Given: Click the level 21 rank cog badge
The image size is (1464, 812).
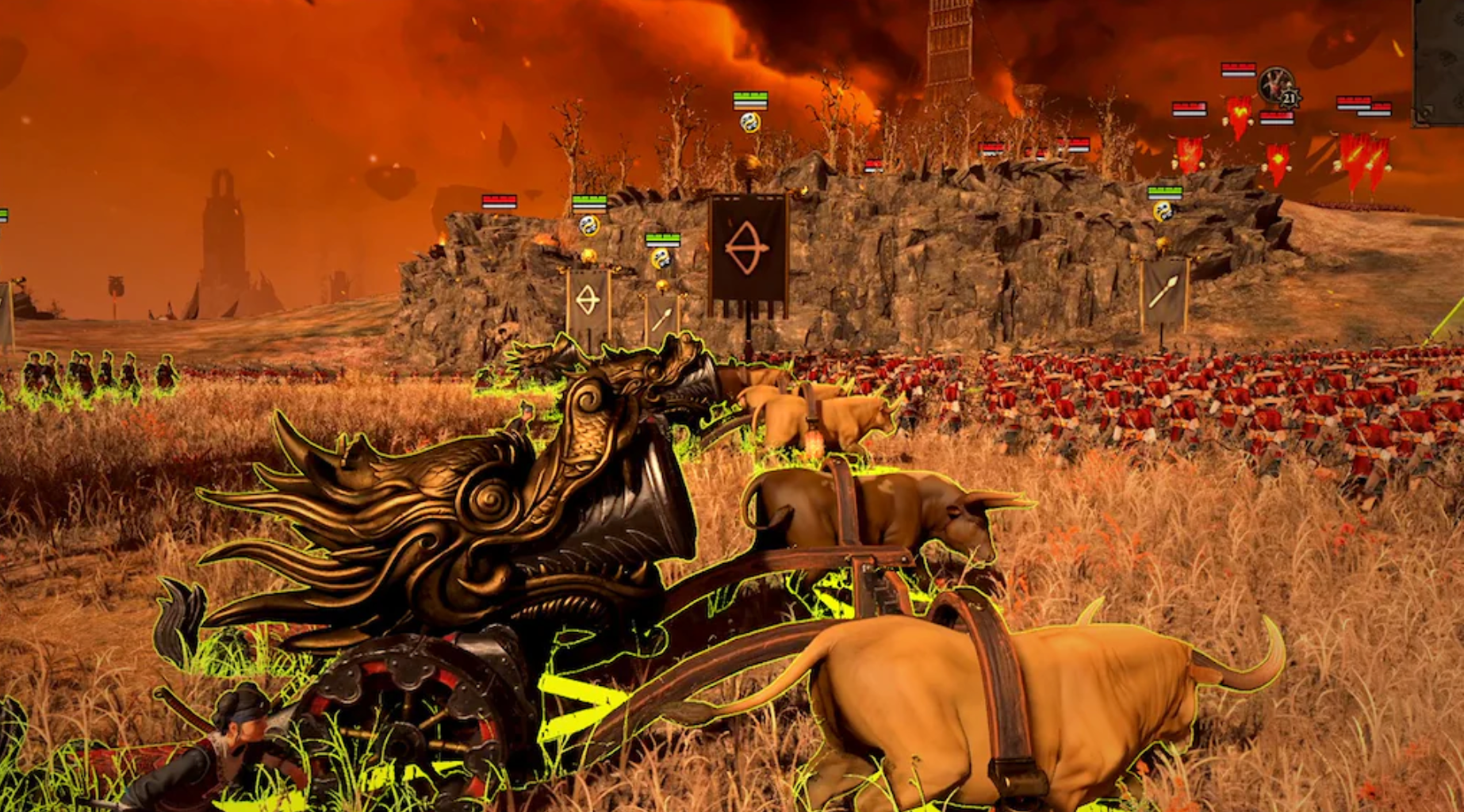Looking at the screenshot, I should click(1290, 99).
